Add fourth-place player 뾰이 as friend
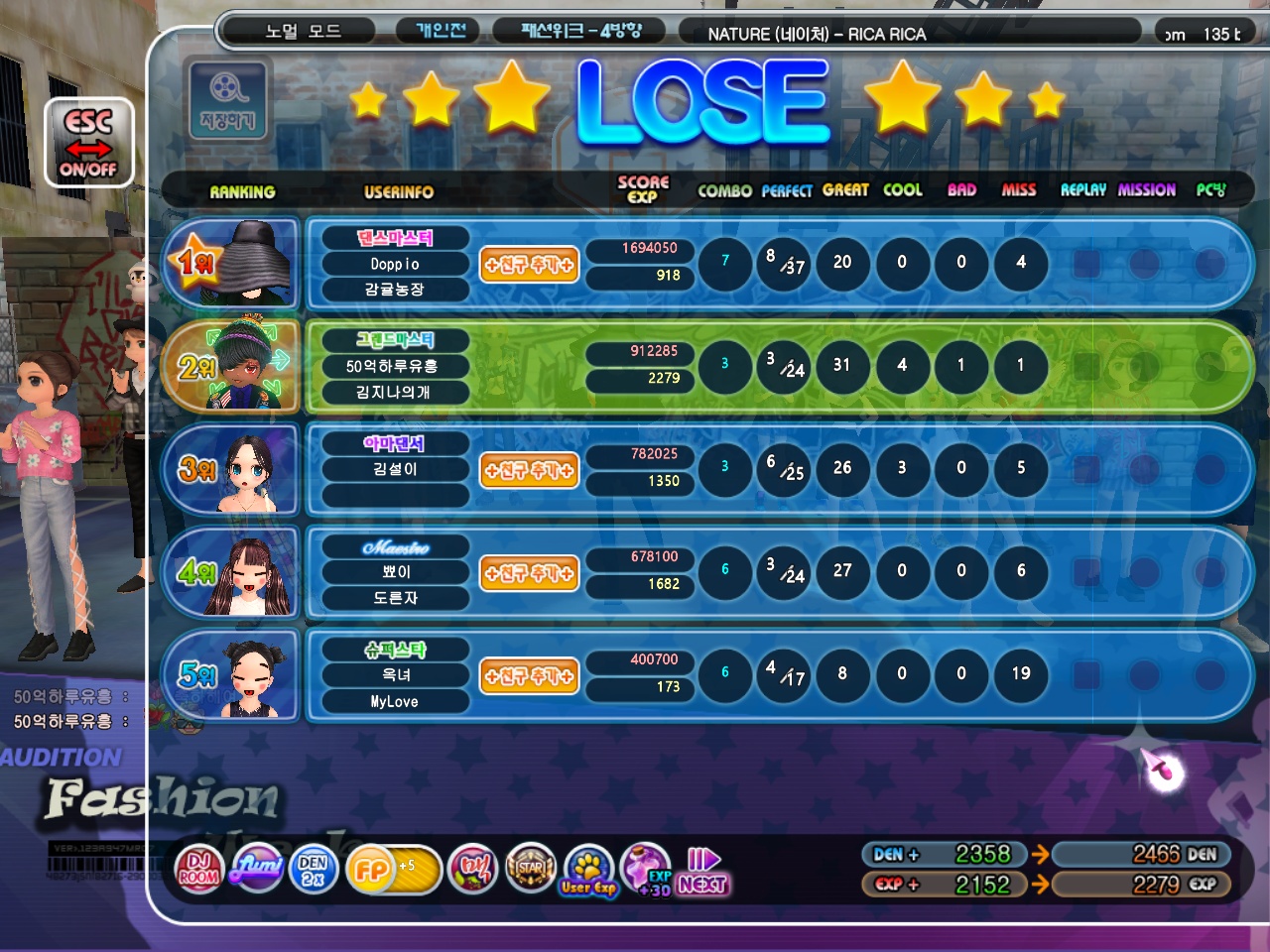This screenshot has height=952, width=1270. [529, 572]
